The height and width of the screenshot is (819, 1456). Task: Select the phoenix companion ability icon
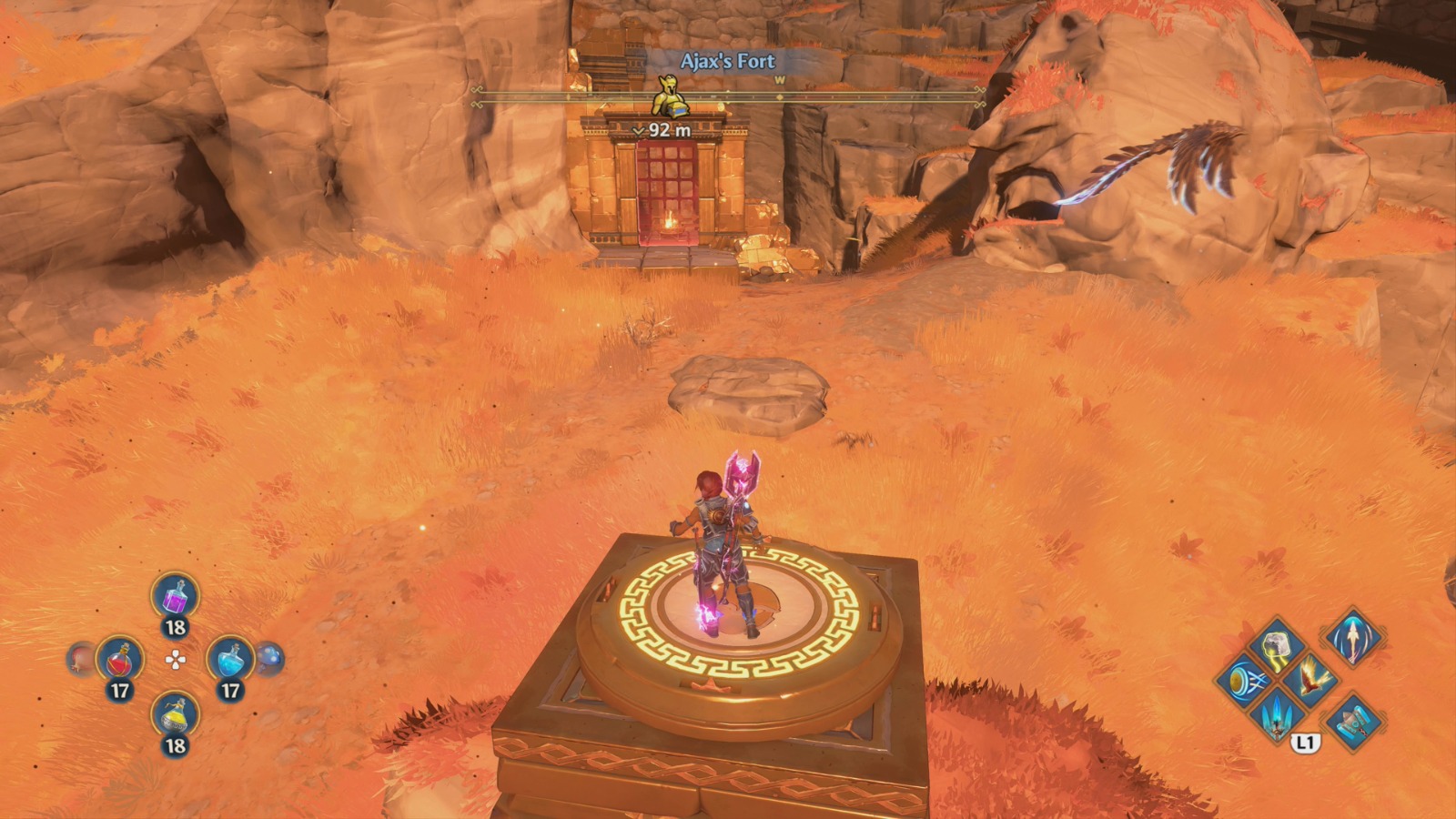[1312, 679]
